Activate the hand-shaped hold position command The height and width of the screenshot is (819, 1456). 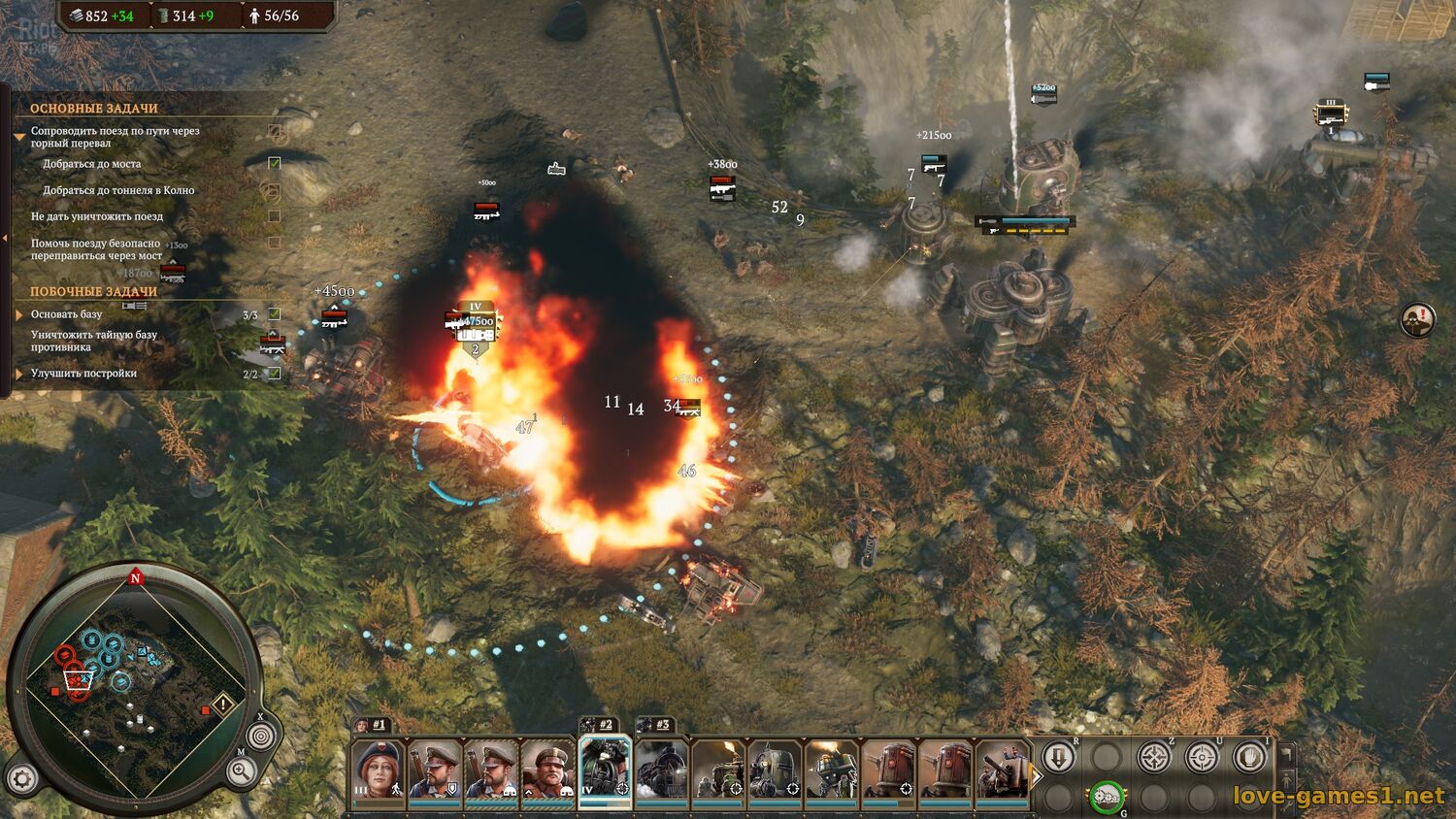[1249, 757]
